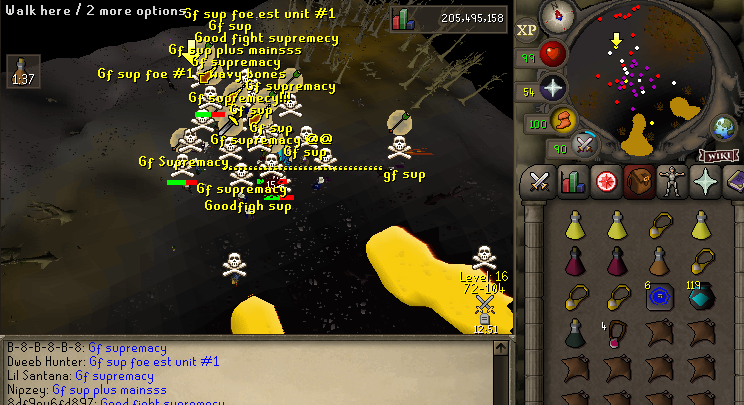Open the Worn Equipment tab

[671, 182]
